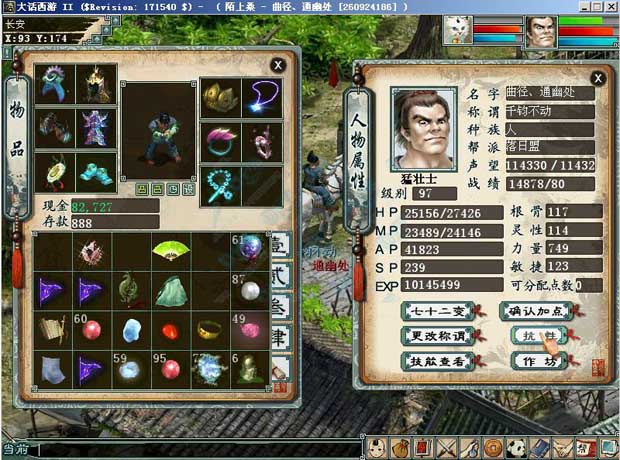
Task: Select the equipped helmet slot
Action: coord(96,84)
